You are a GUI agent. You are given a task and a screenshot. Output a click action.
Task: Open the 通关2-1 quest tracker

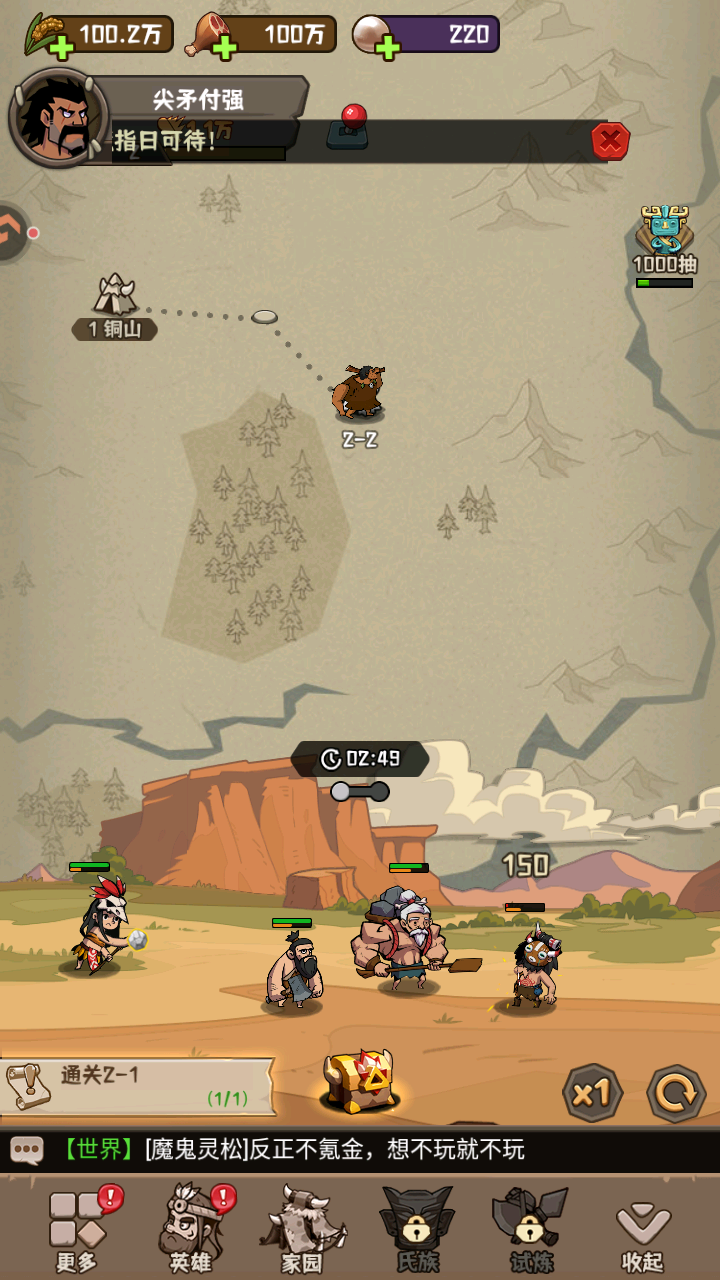tap(137, 1086)
